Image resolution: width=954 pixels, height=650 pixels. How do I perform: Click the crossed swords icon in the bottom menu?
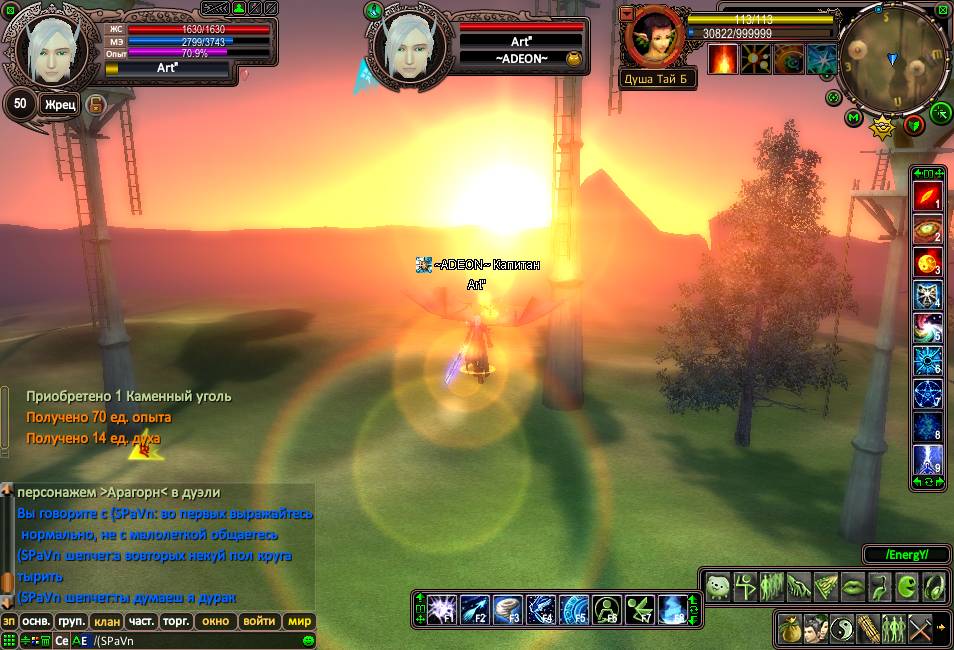[921, 629]
